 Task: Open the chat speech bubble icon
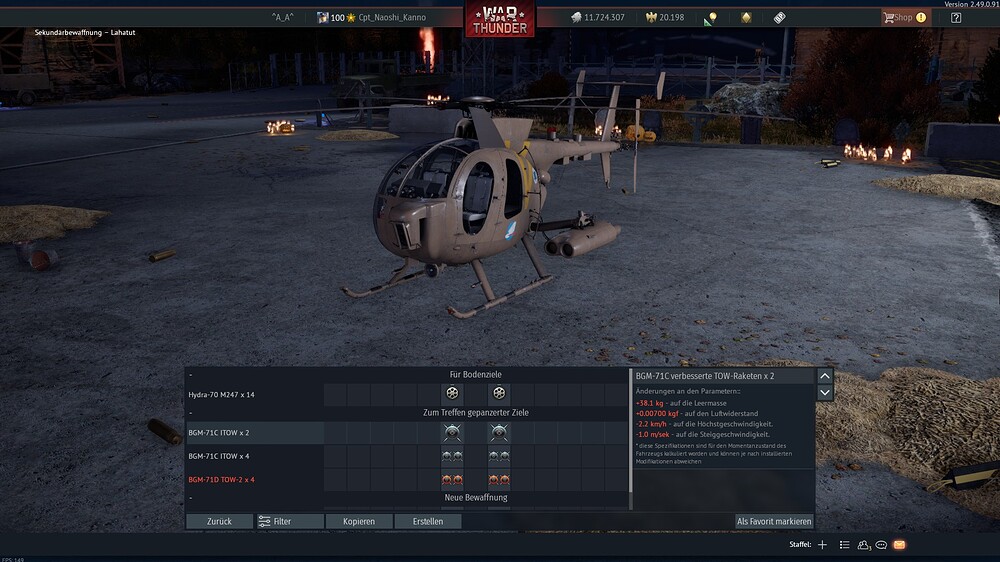tap(881, 545)
